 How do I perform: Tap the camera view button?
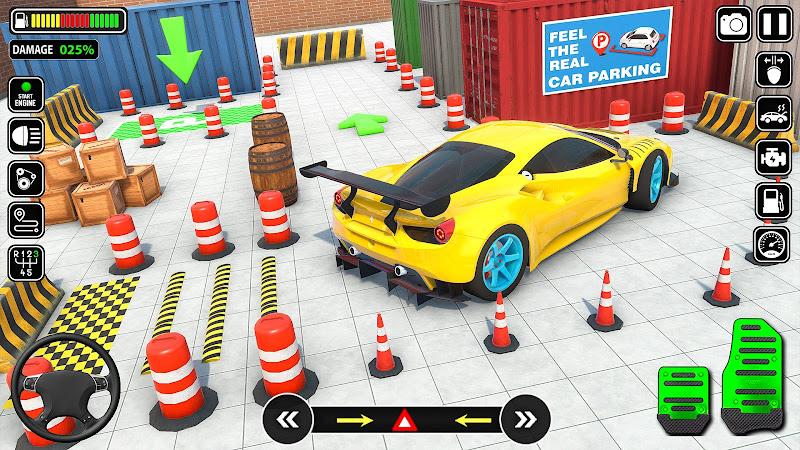[734, 22]
